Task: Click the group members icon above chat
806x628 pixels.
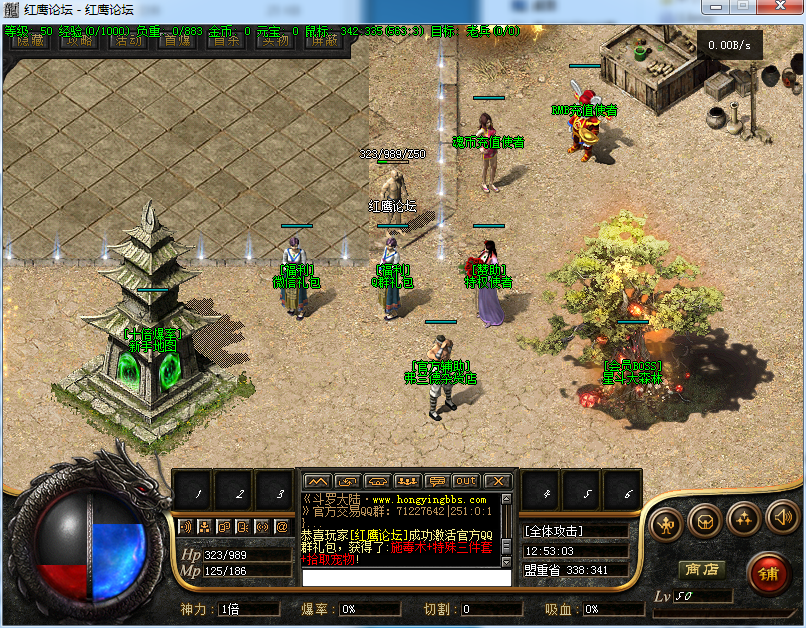Action: 406,481
